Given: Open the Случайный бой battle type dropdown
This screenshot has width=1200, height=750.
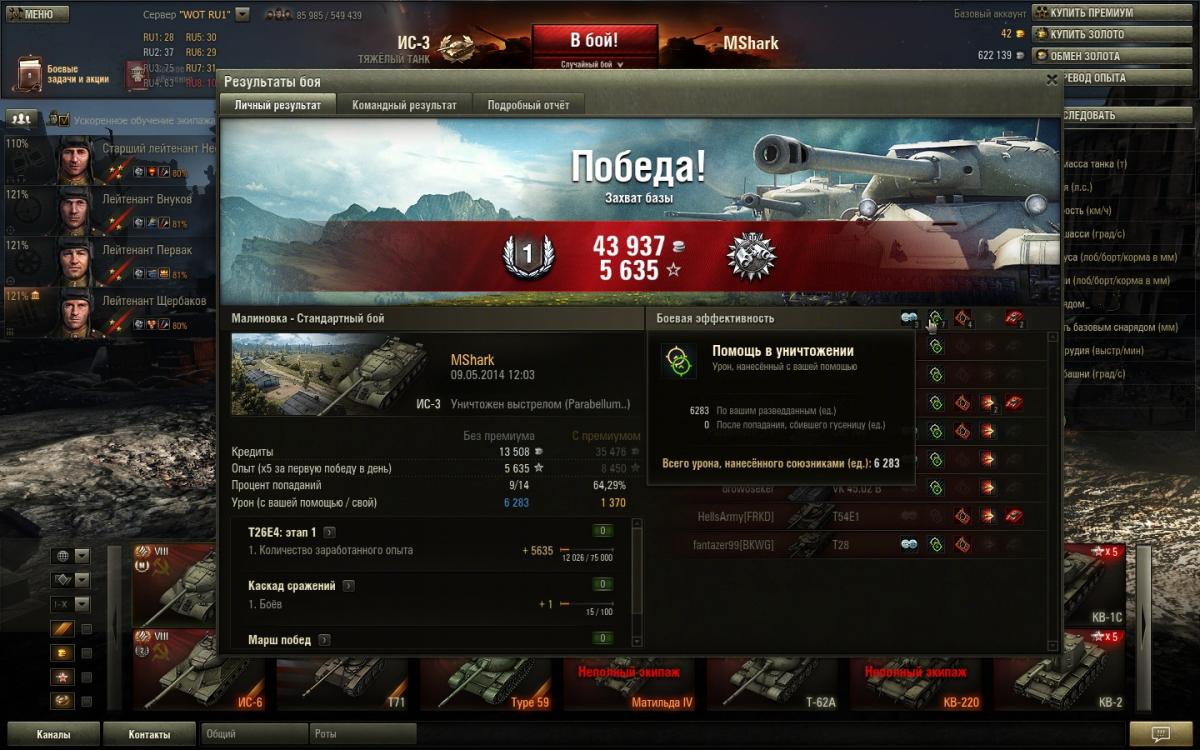Looking at the screenshot, I should click(x=593, y=64).
